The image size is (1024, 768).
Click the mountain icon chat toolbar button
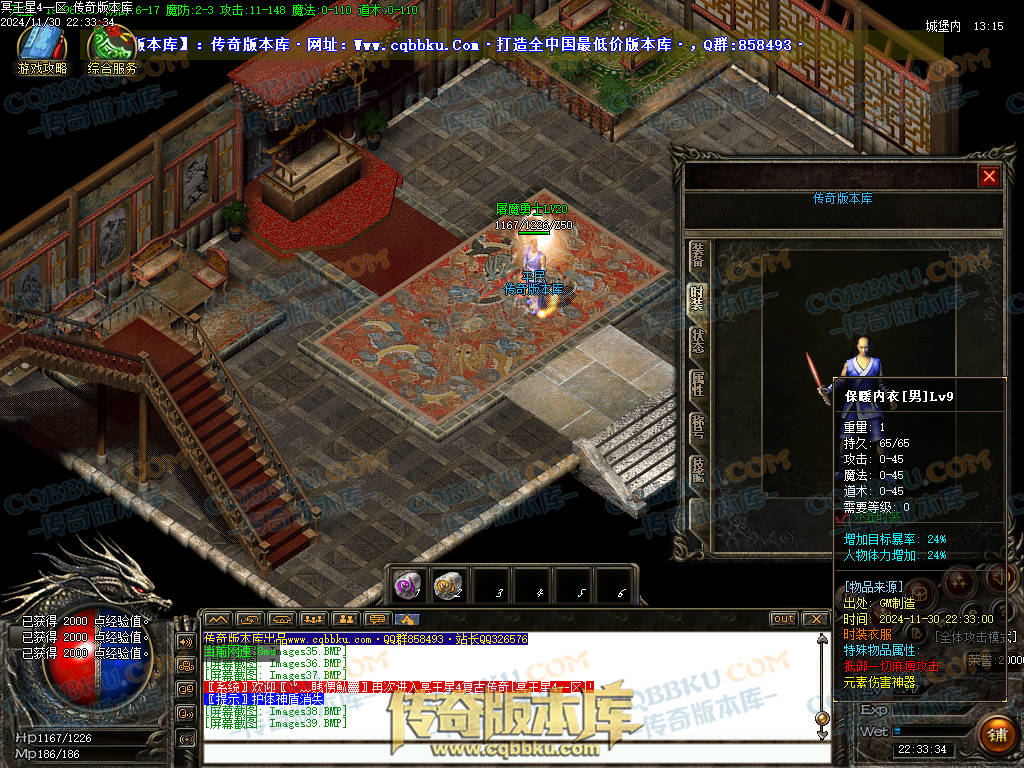point(217,619)
